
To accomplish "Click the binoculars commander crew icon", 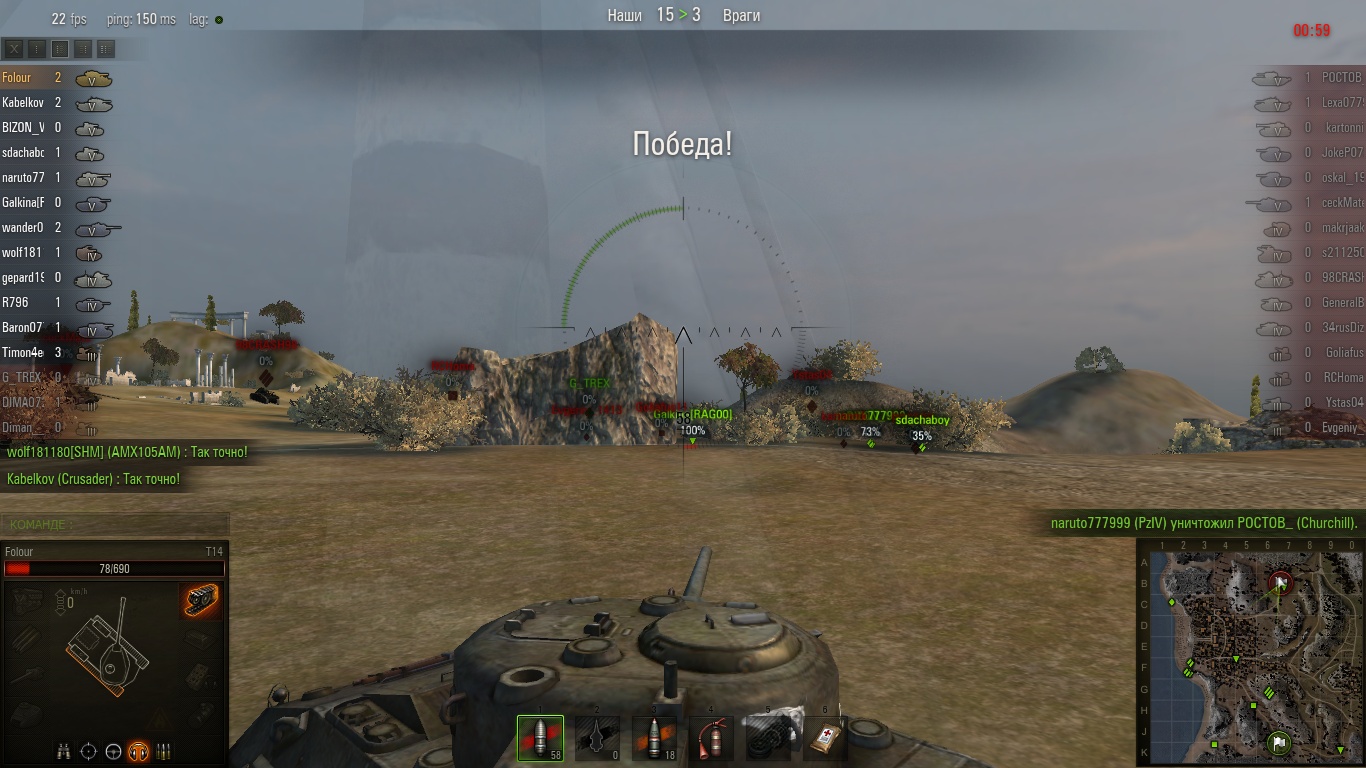I will tap(63, 751).
